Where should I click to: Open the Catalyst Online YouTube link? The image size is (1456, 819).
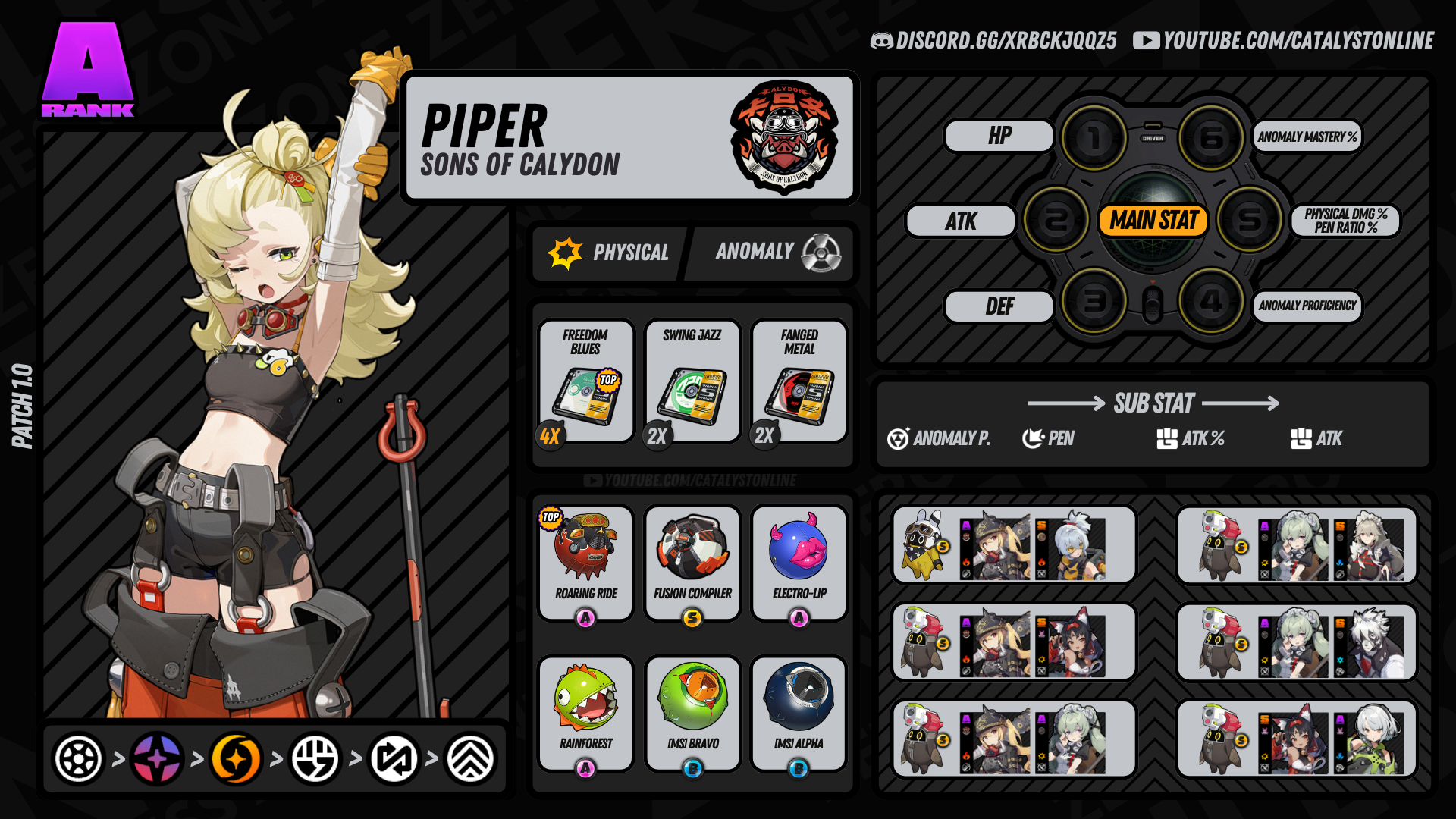pyautogui.click(x=1284, y=41)
